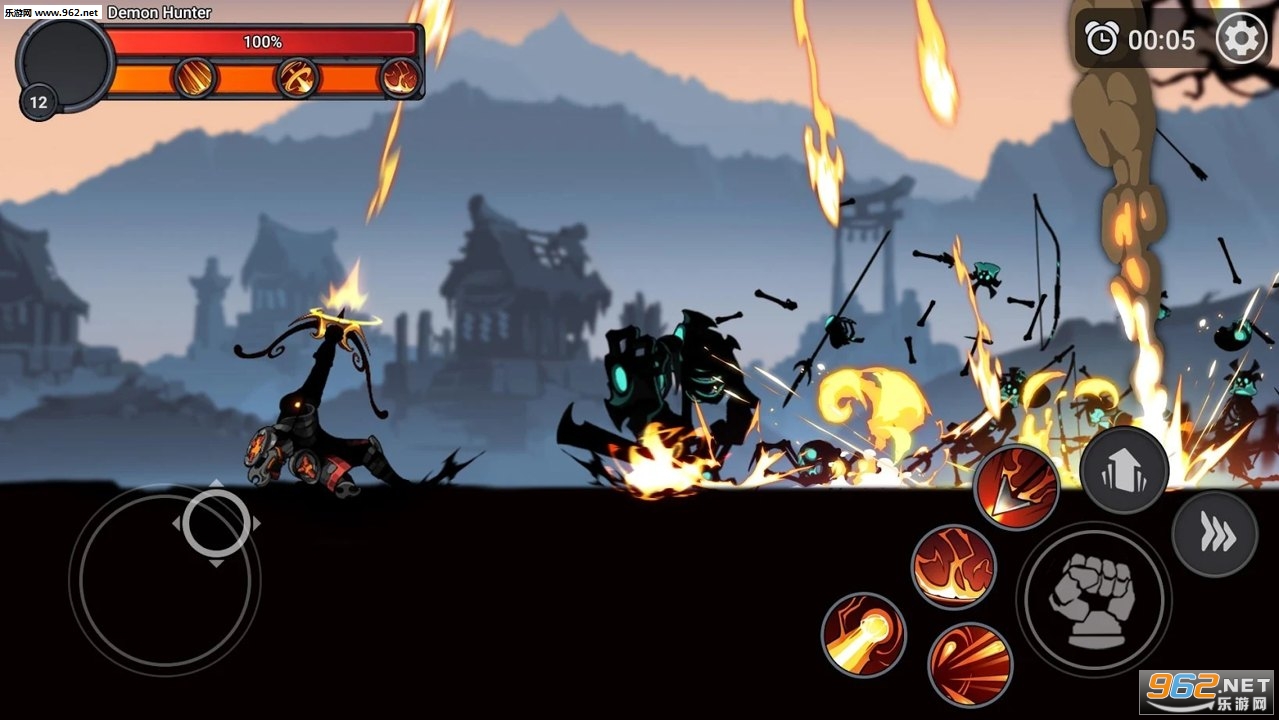This screenshot has width=1279, height=720.
Task: Open the gear settings menu
Action: [x=1241, y=40]
